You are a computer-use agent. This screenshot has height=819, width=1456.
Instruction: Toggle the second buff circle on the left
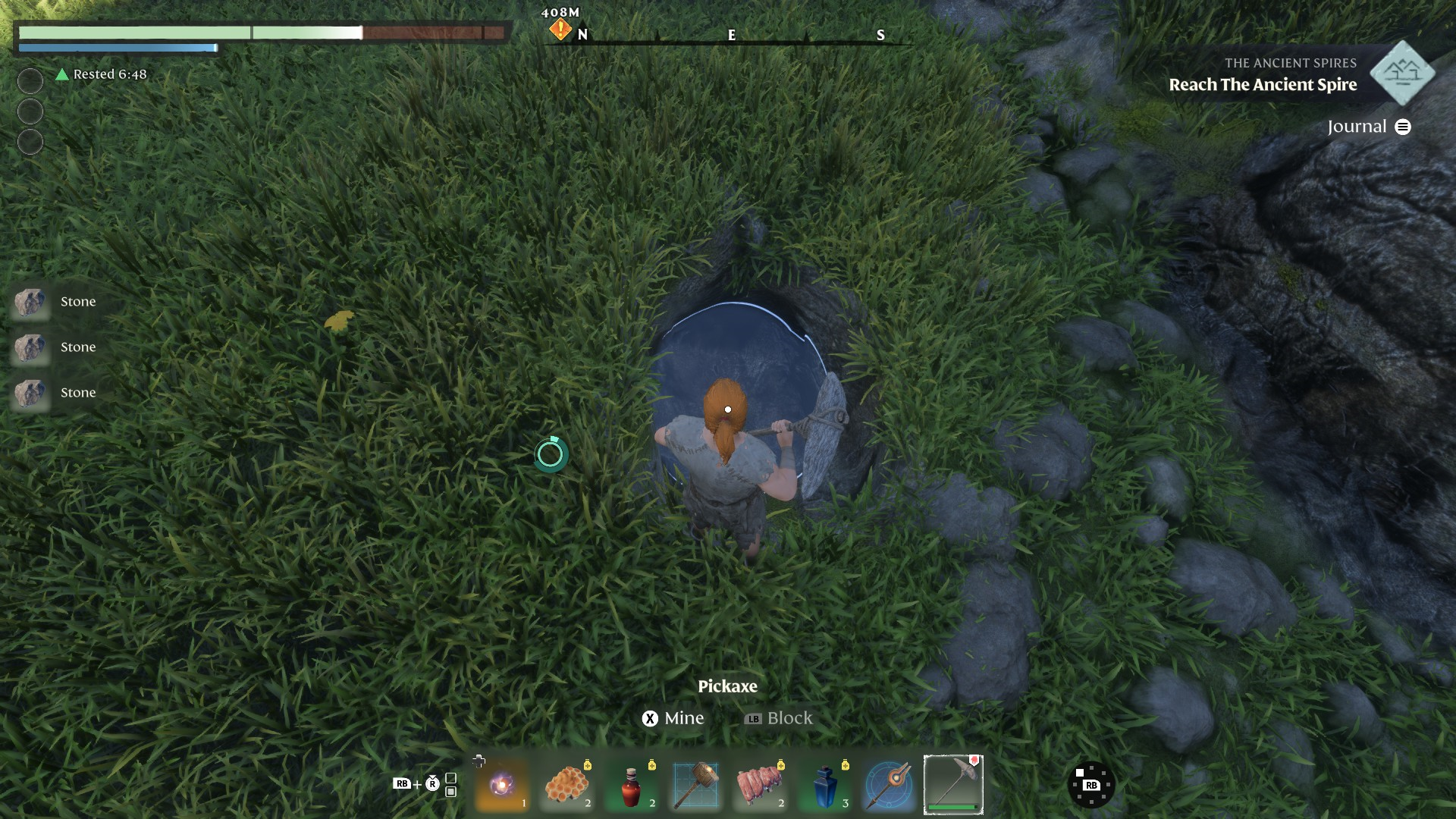pyautogui.click(x=30, y=110)
